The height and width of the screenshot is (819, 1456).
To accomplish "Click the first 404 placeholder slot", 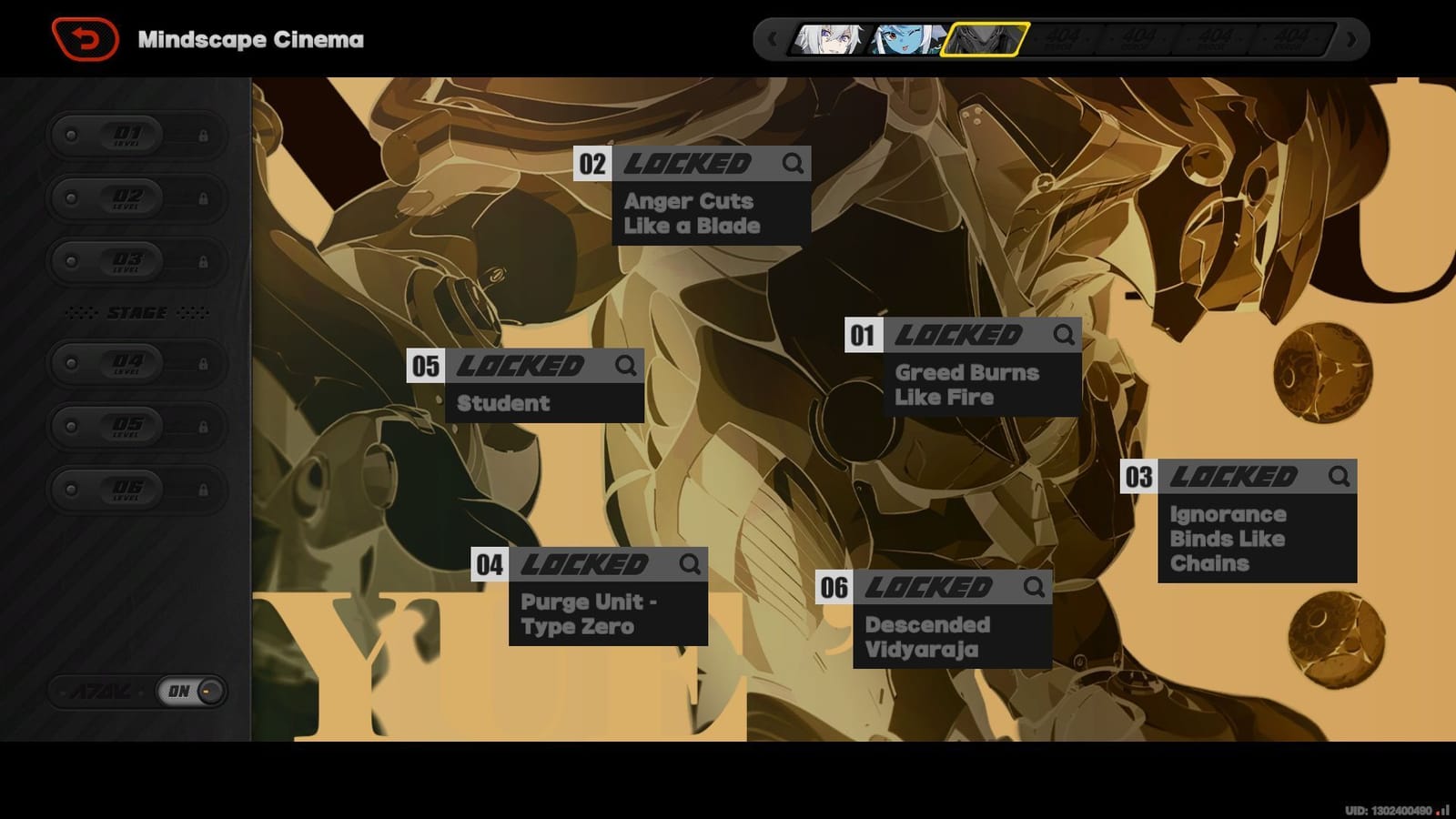I will pos(1065,39).
